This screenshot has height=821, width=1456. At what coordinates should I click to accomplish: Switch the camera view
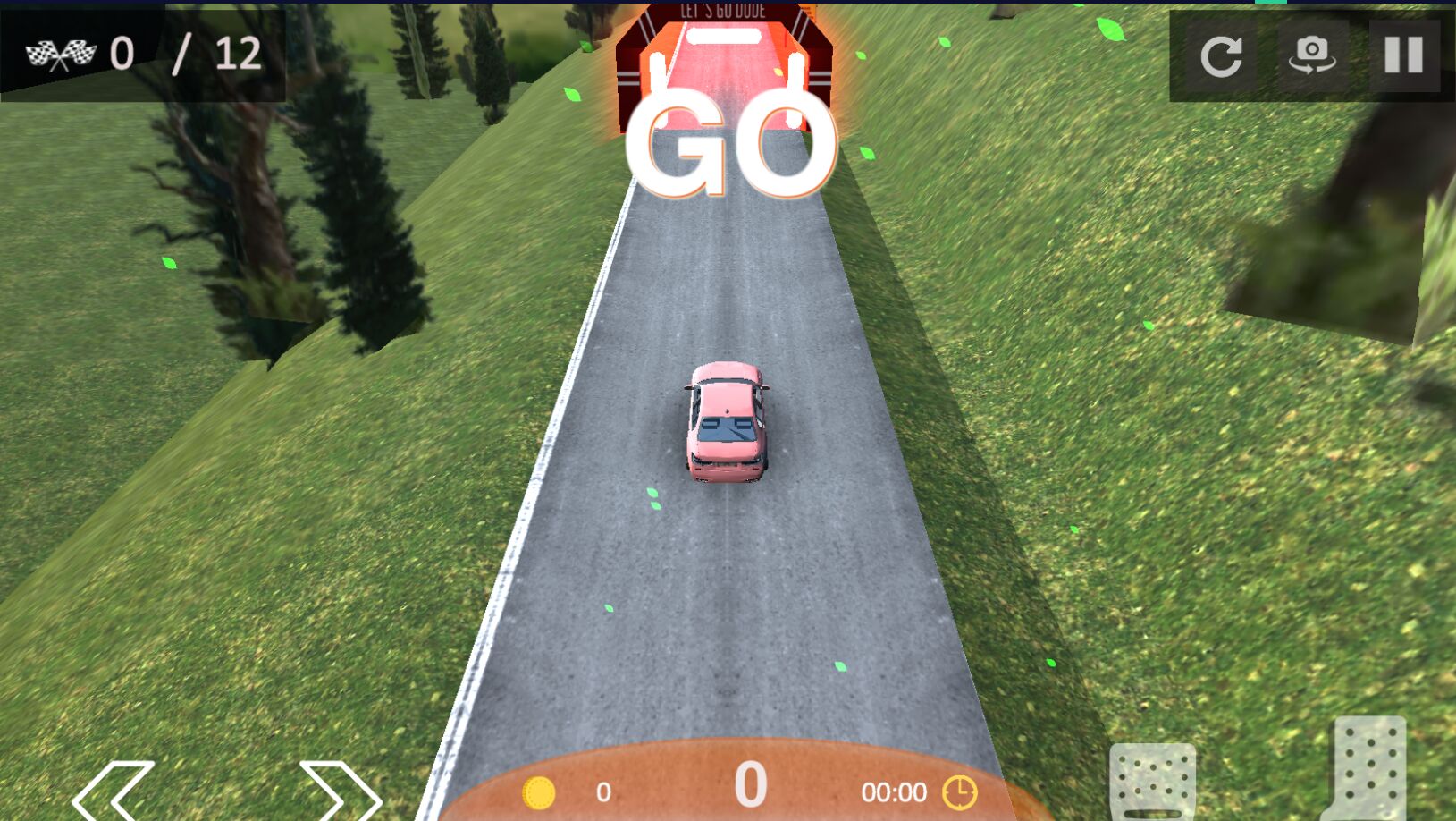tap(1311, 55)
